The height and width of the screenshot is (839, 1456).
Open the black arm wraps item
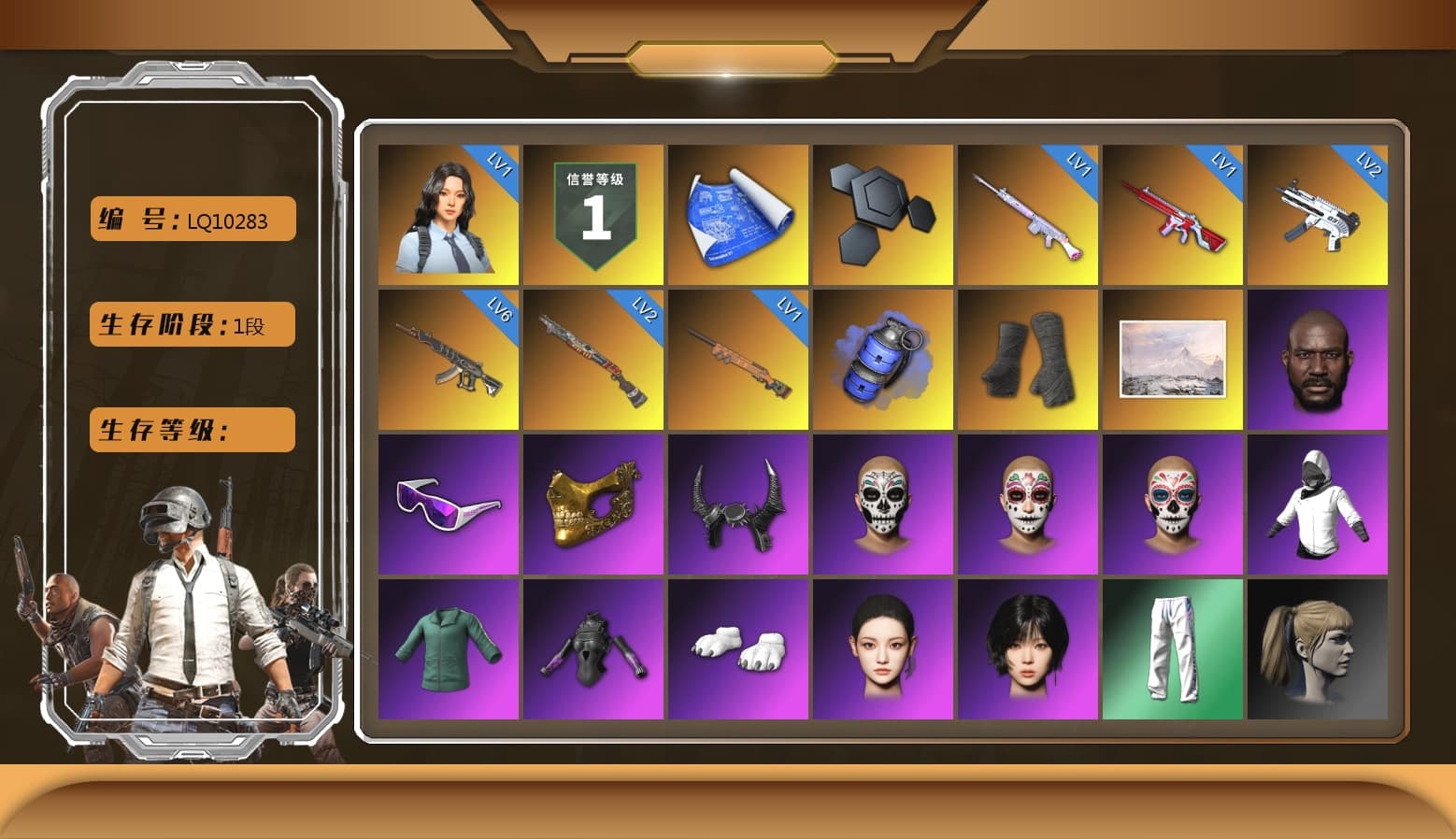(x=1028, y=359)
